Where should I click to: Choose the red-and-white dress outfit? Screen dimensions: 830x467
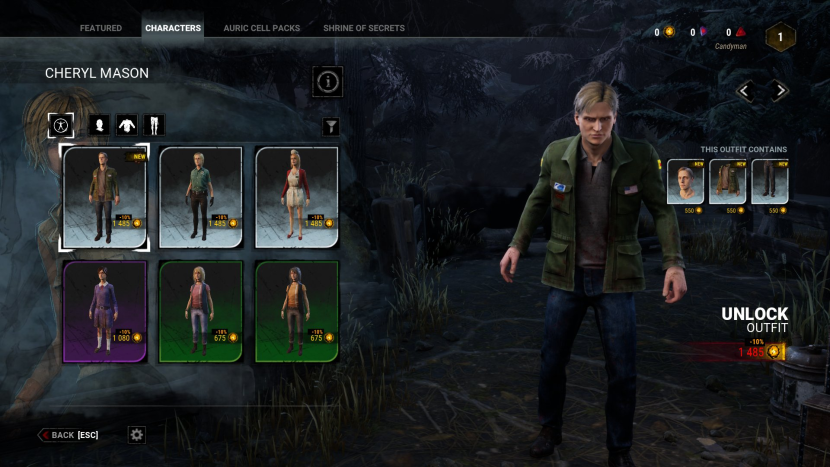(297, 198)
